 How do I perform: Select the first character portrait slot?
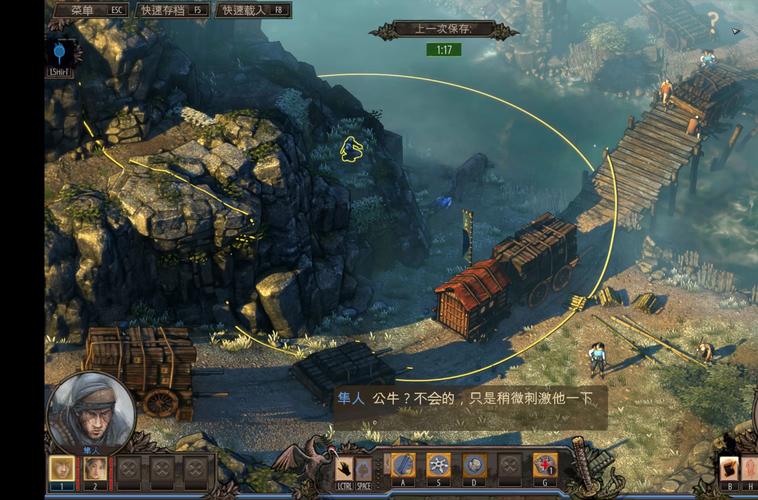[62, 468]
